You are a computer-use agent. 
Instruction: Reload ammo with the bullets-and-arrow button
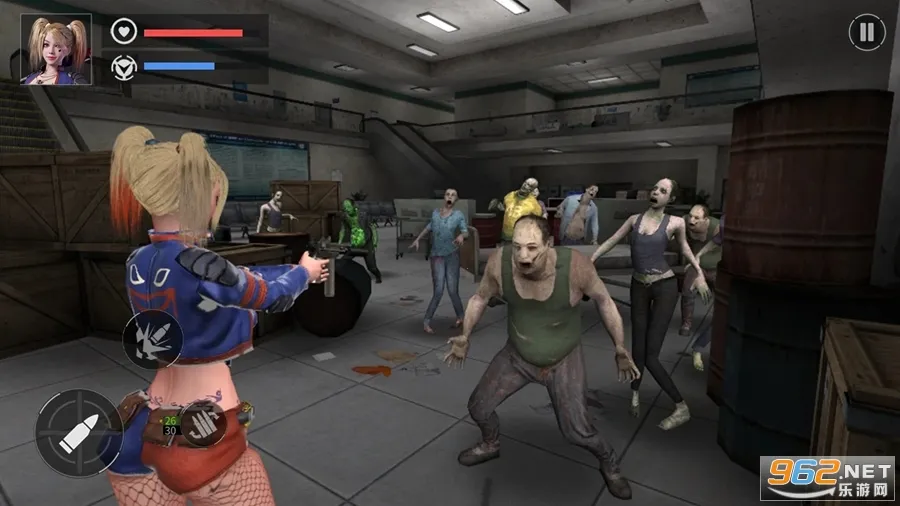point(203,423)
